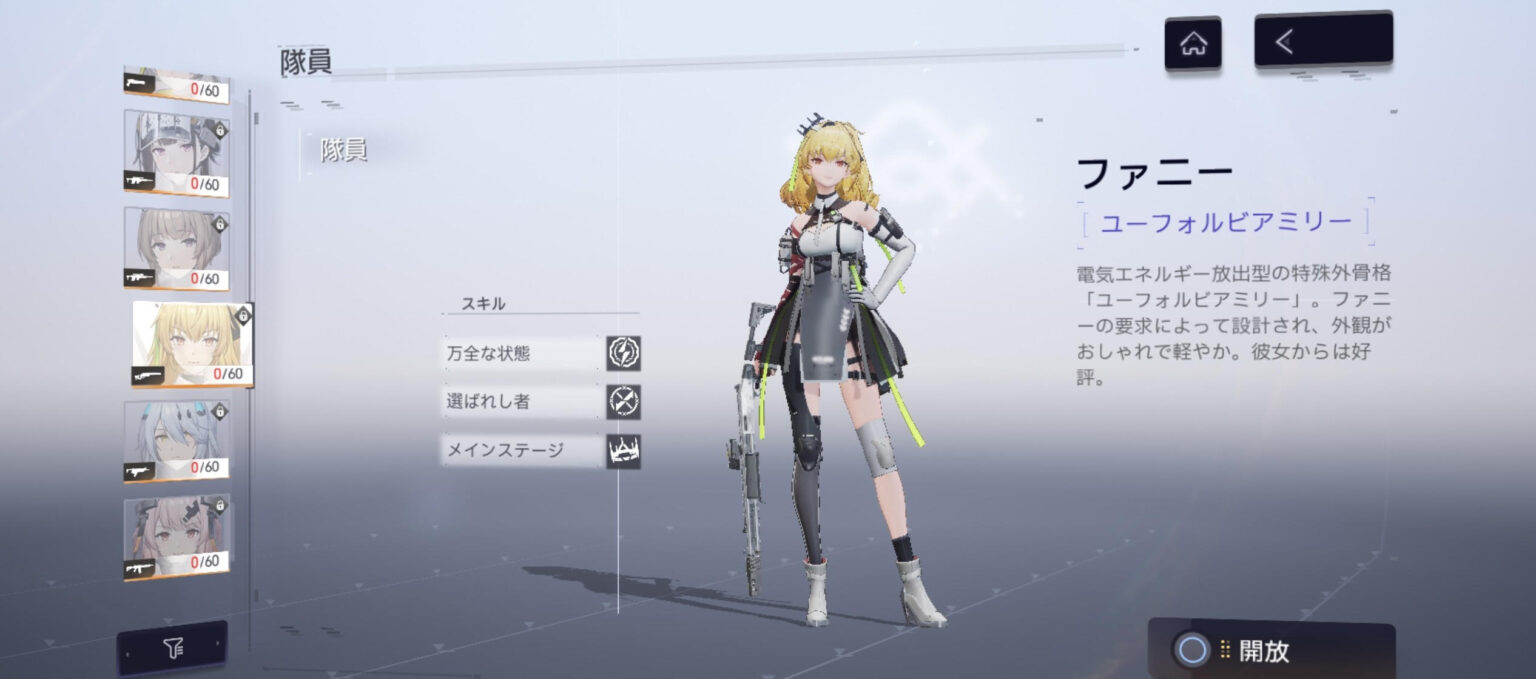The width and height of the screenshot is (1536, 679).
Task: Choose the light-blue-haired character portrait
Action: [x=177, y=440]
